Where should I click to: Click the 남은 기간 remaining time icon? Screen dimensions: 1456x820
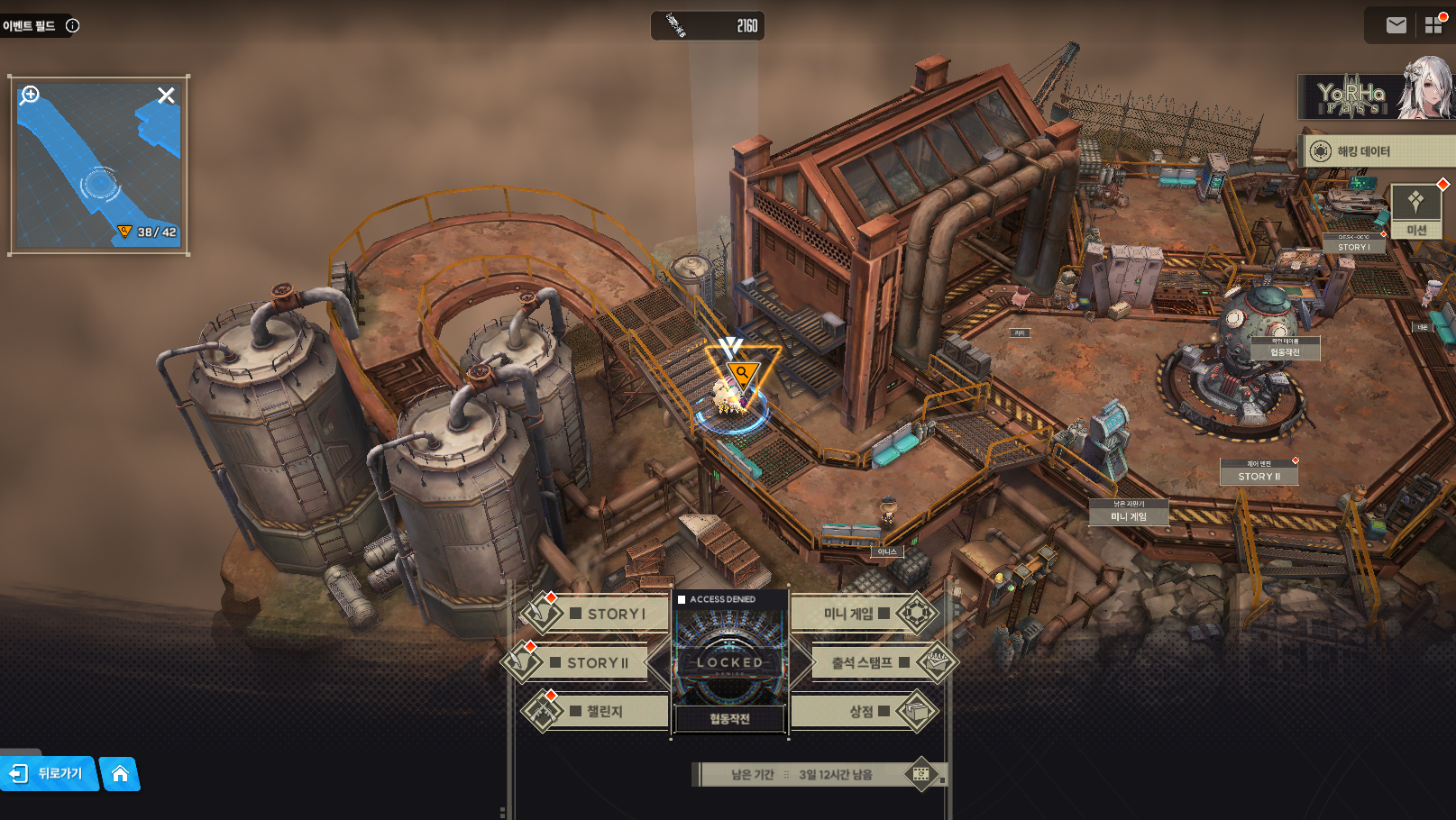click(920, 774)
